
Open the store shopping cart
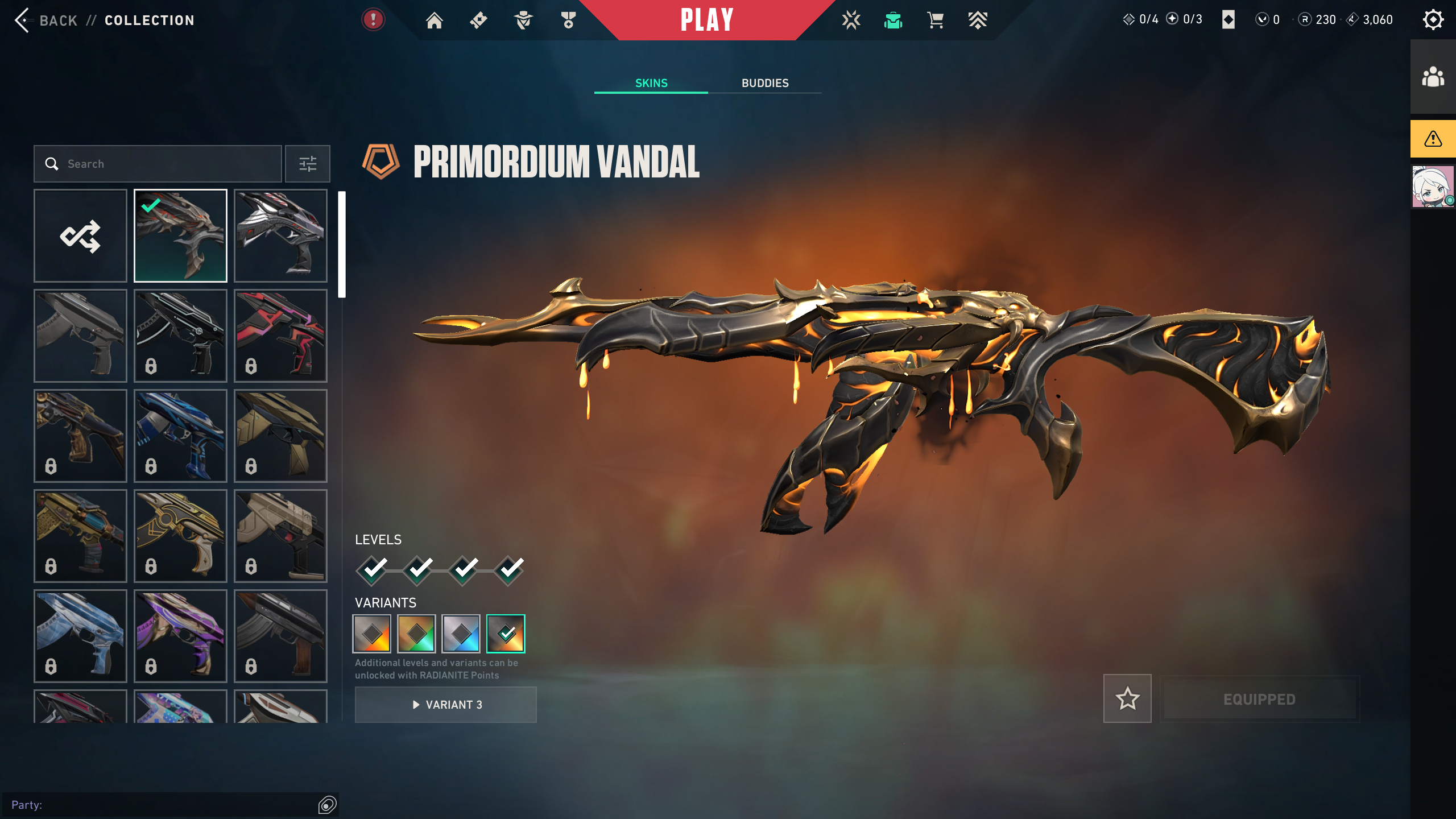click(935, 20)
